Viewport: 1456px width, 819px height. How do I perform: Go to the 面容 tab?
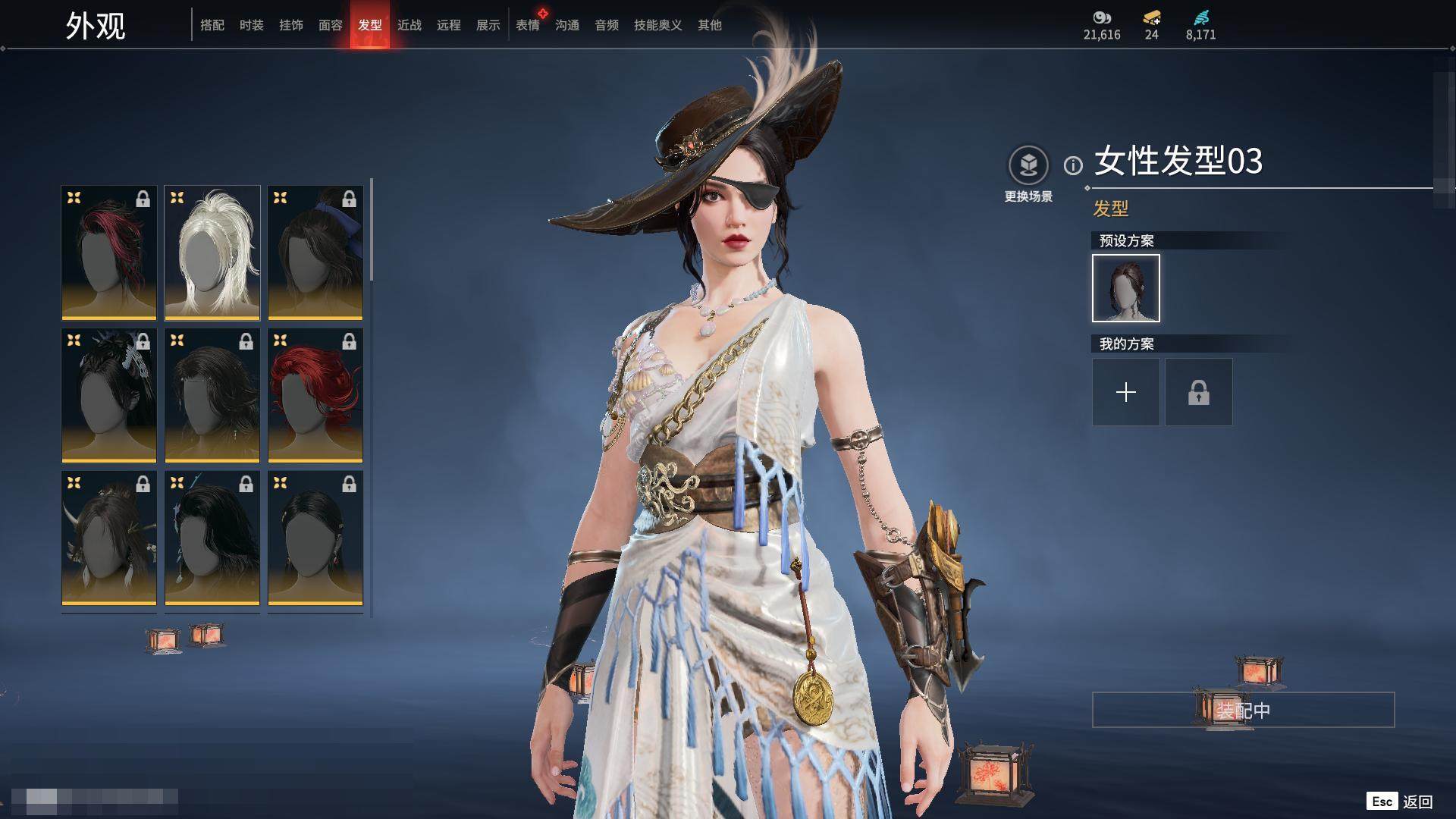[331, 25]
